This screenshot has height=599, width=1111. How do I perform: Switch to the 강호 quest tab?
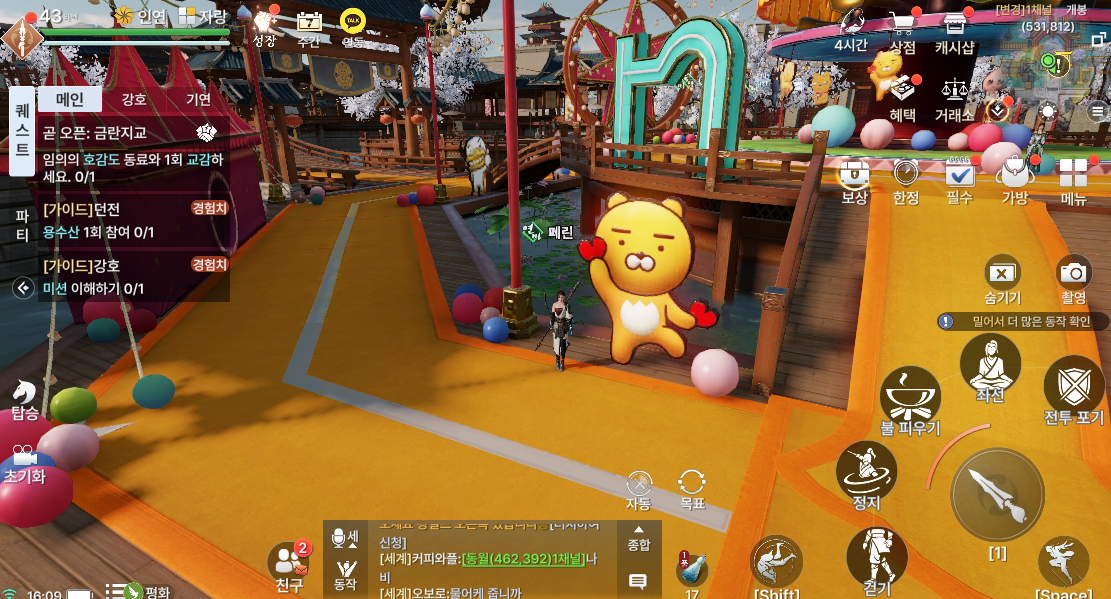[134, 99]
